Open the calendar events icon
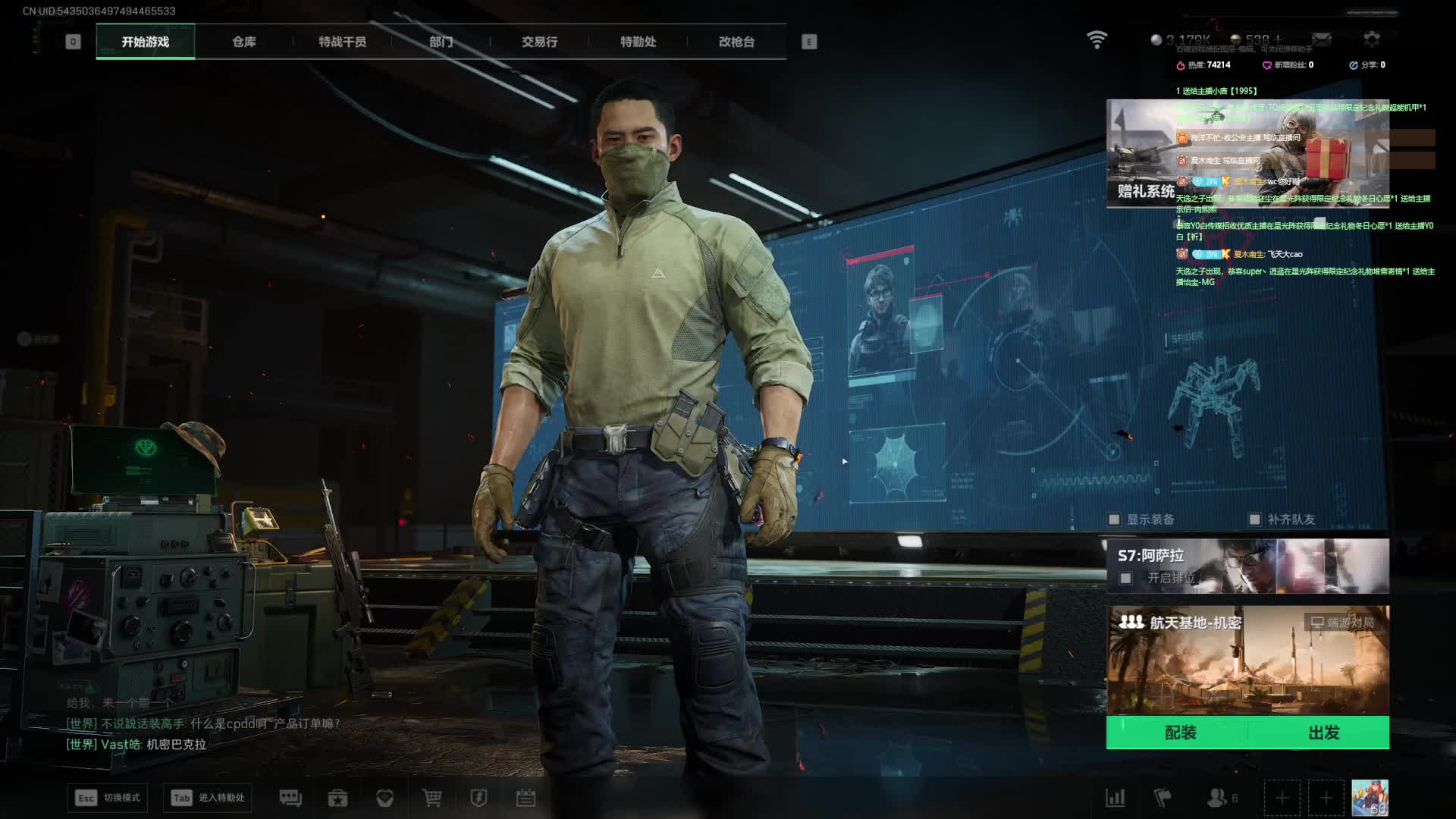The width and height of the screenshot is (1456, 819). point(526,798)
